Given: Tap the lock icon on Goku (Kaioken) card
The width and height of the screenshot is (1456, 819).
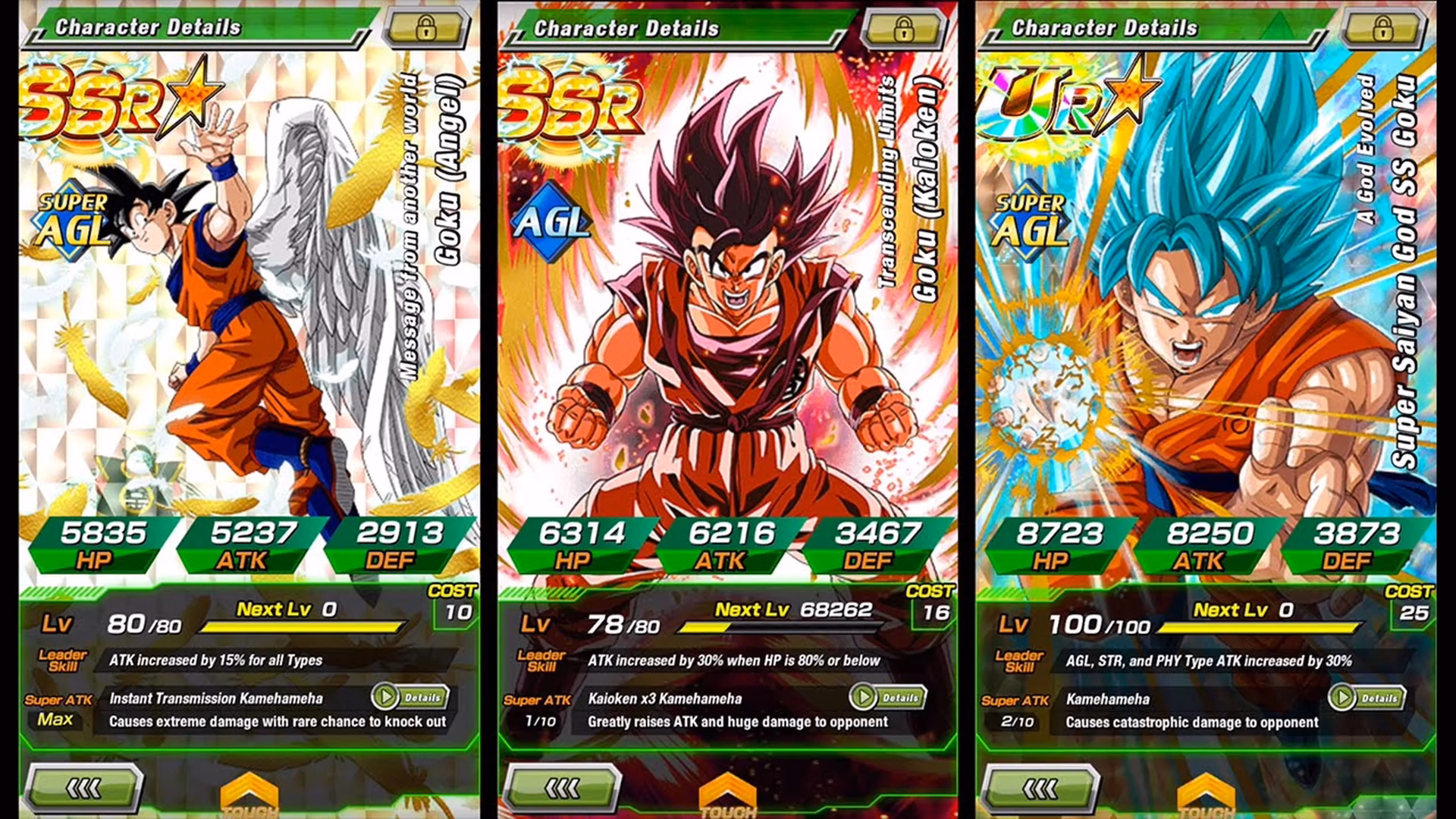Looking at the screenshot, I should [905, 30].
